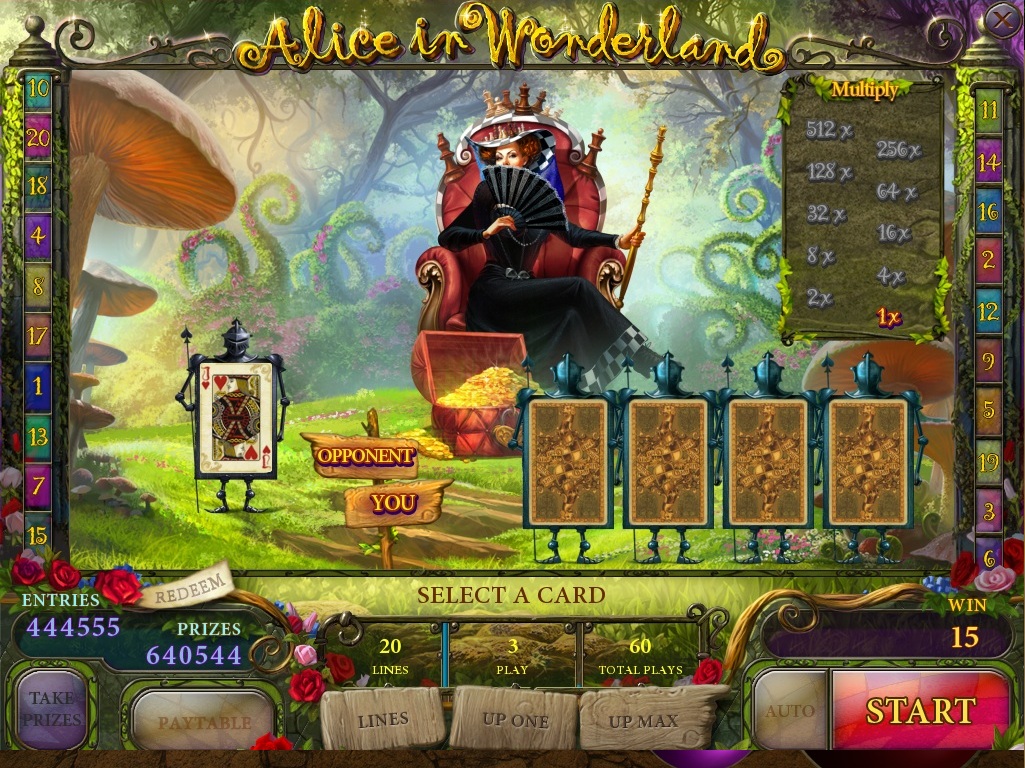Viewport: 1025px width, 768px height.
Task: Close the game with the X button
Action: point(1001,20)
